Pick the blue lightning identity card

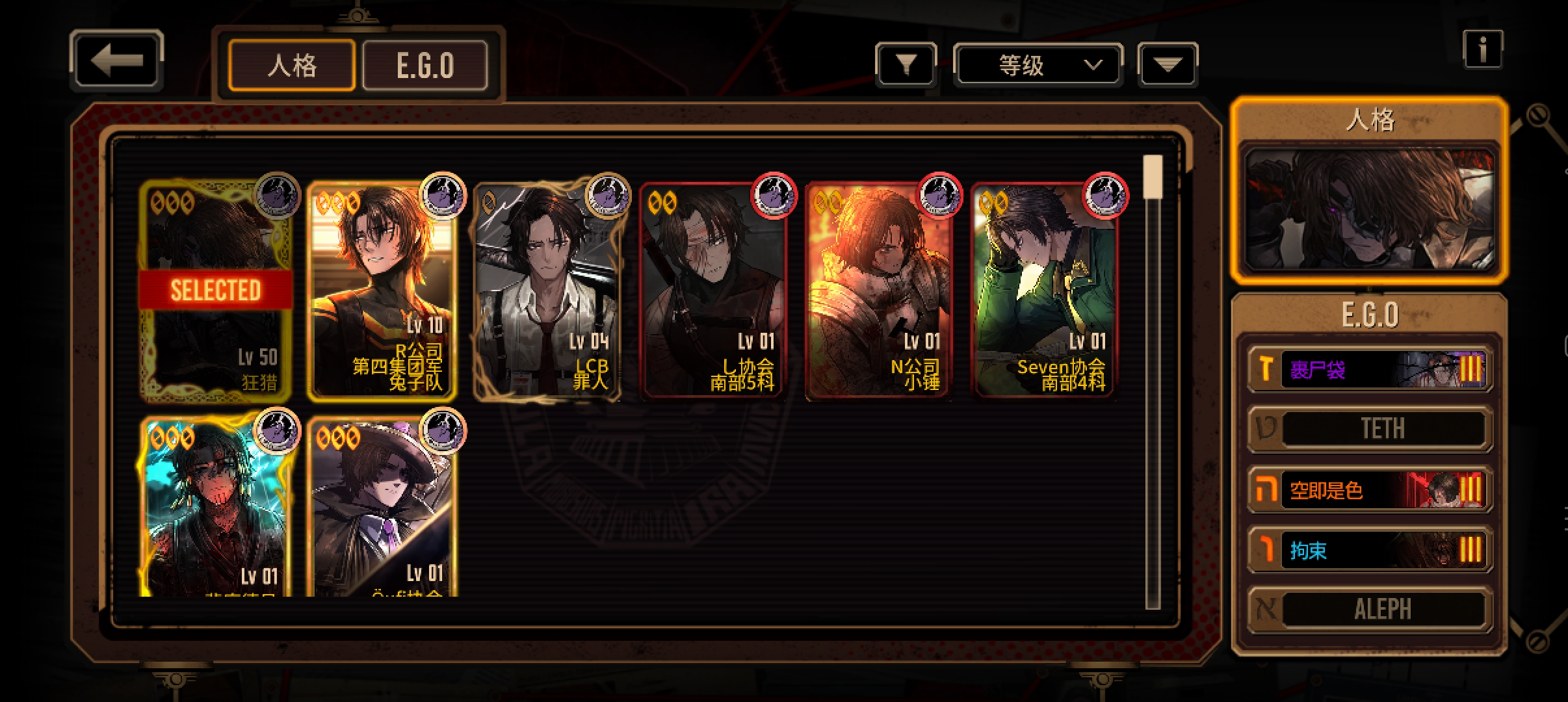pos(216,507)
